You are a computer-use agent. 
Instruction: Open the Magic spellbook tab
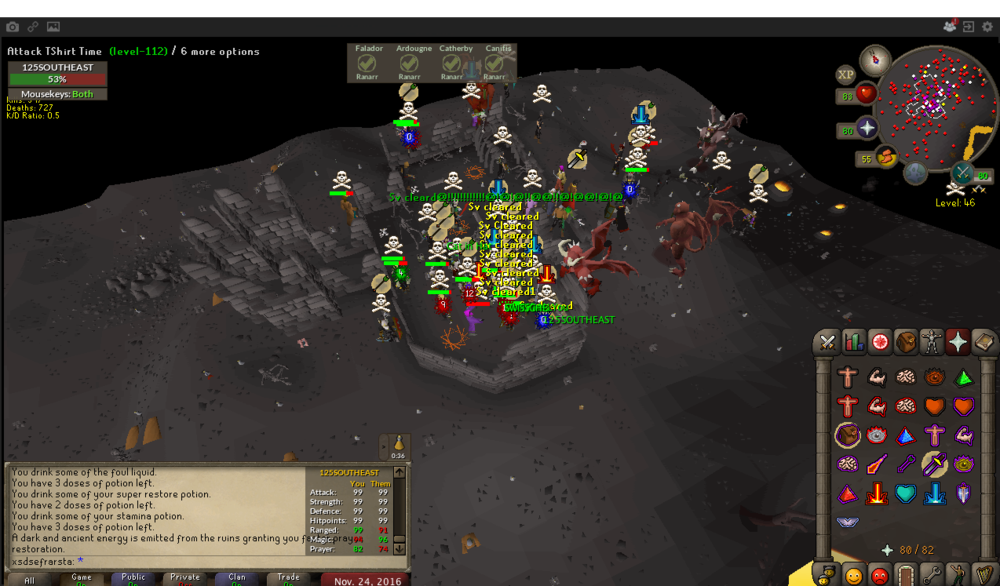pyautogui.click(x=984, y=342)
